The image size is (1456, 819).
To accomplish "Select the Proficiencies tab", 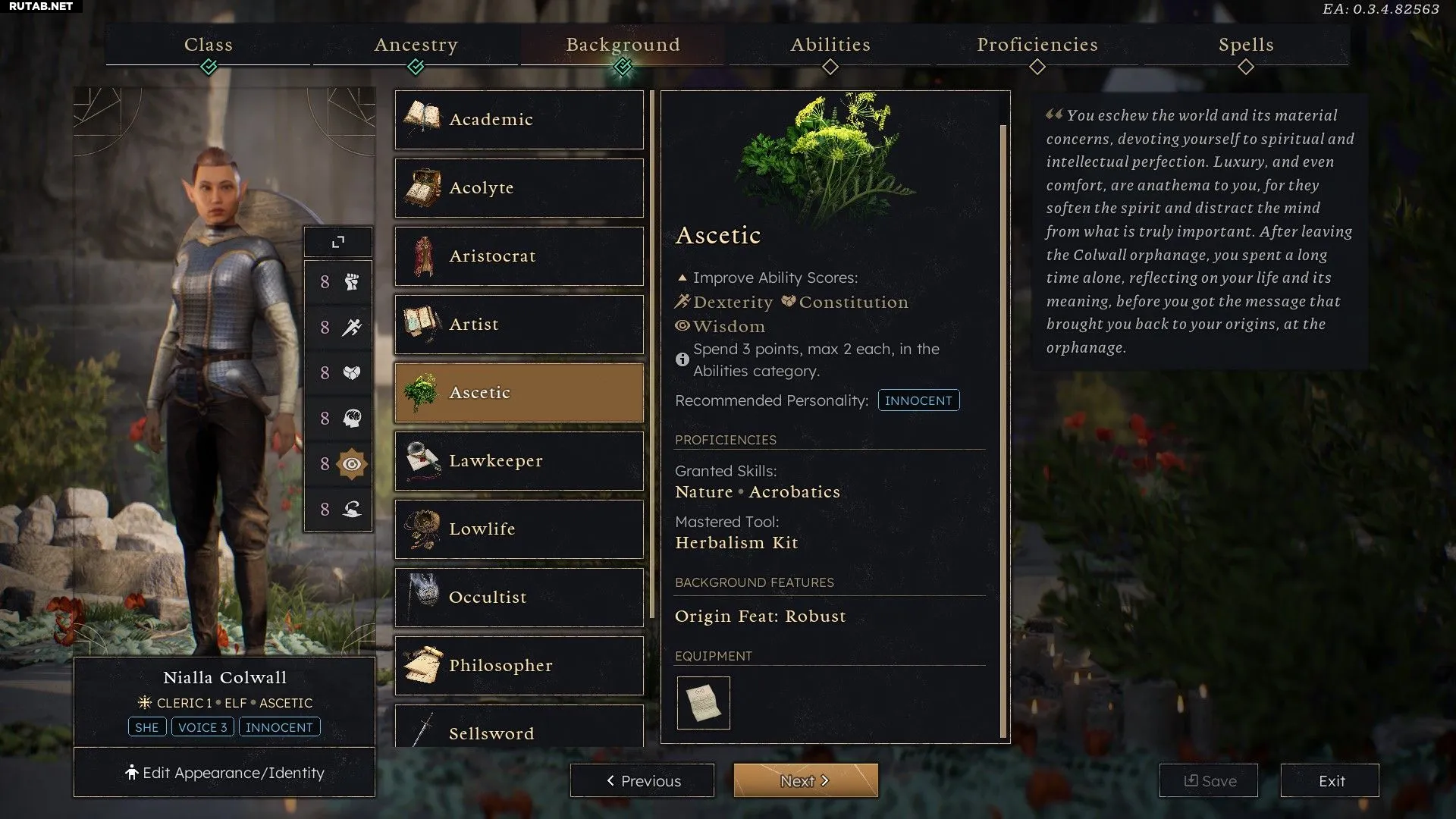I will (1037, 45).
